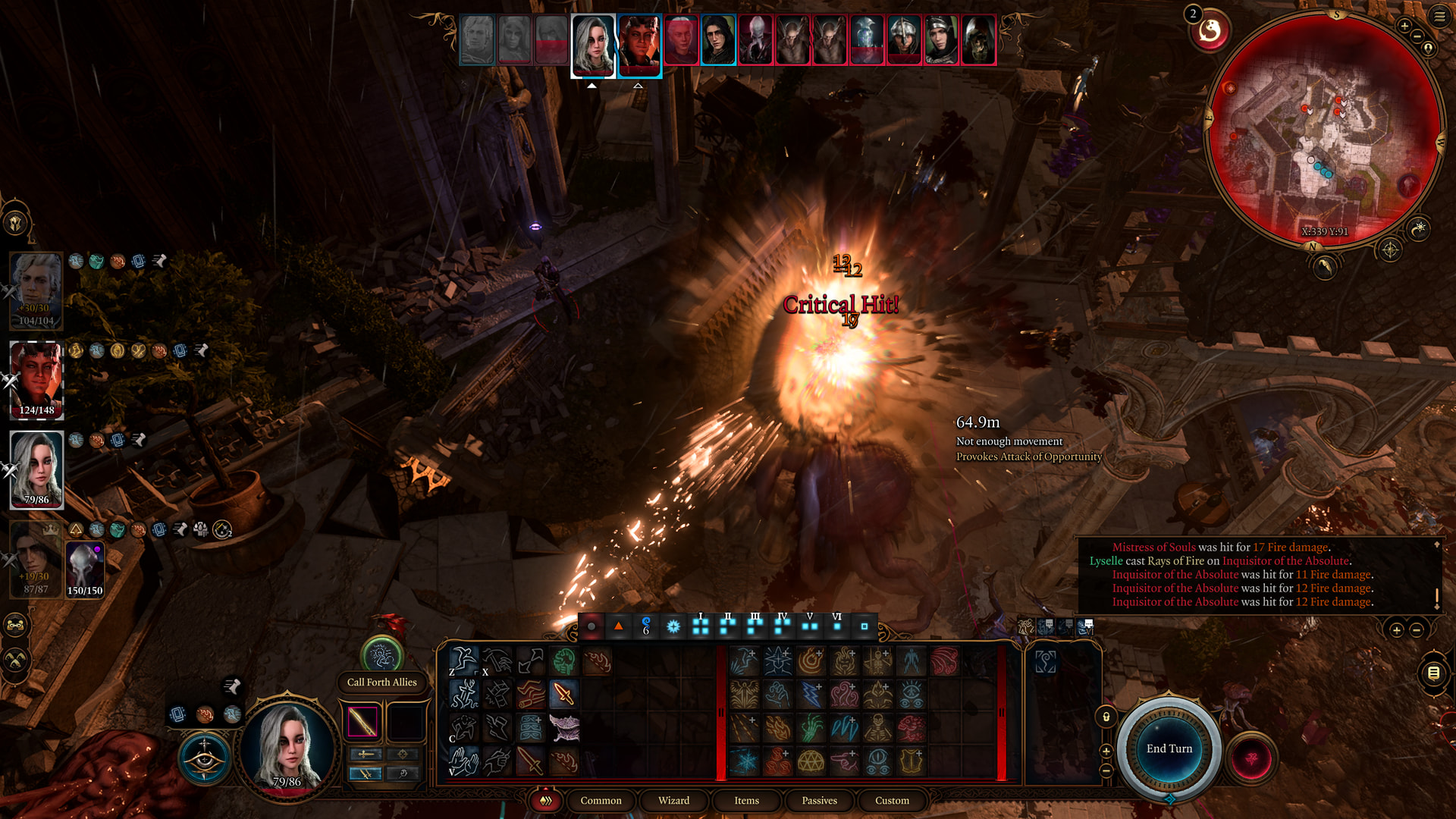Select the red tiefling party portrait
The width and height of the screenshot is (1456, 819).
tap(36, 379)
